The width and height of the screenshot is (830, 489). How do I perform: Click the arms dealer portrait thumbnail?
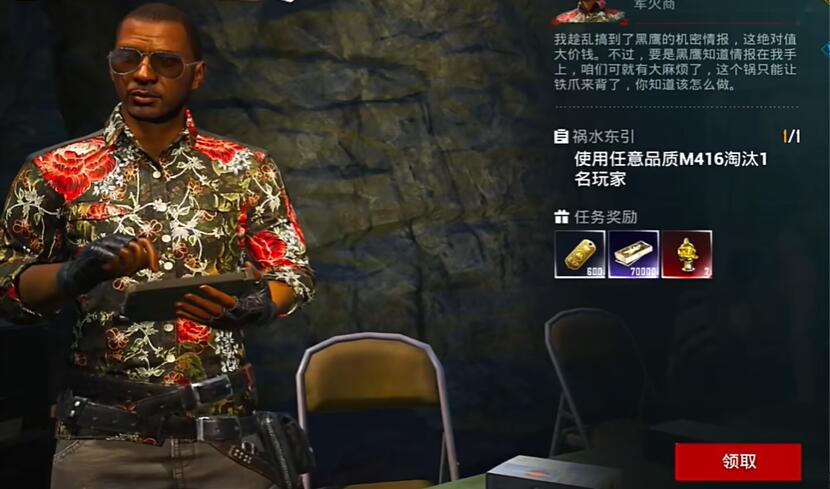(x=587, y=11)
